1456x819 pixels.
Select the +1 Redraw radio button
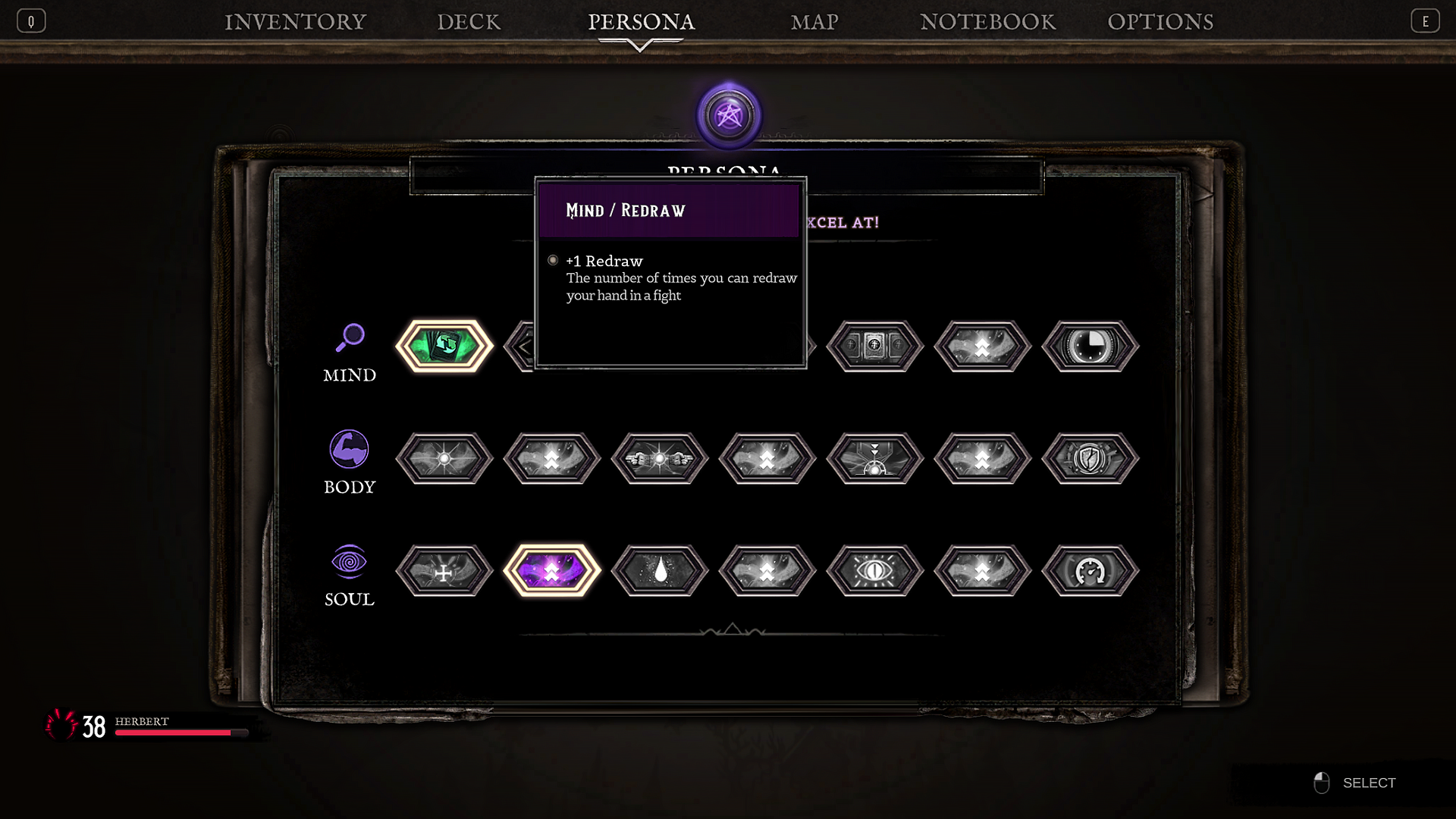[x=553, y=260]
